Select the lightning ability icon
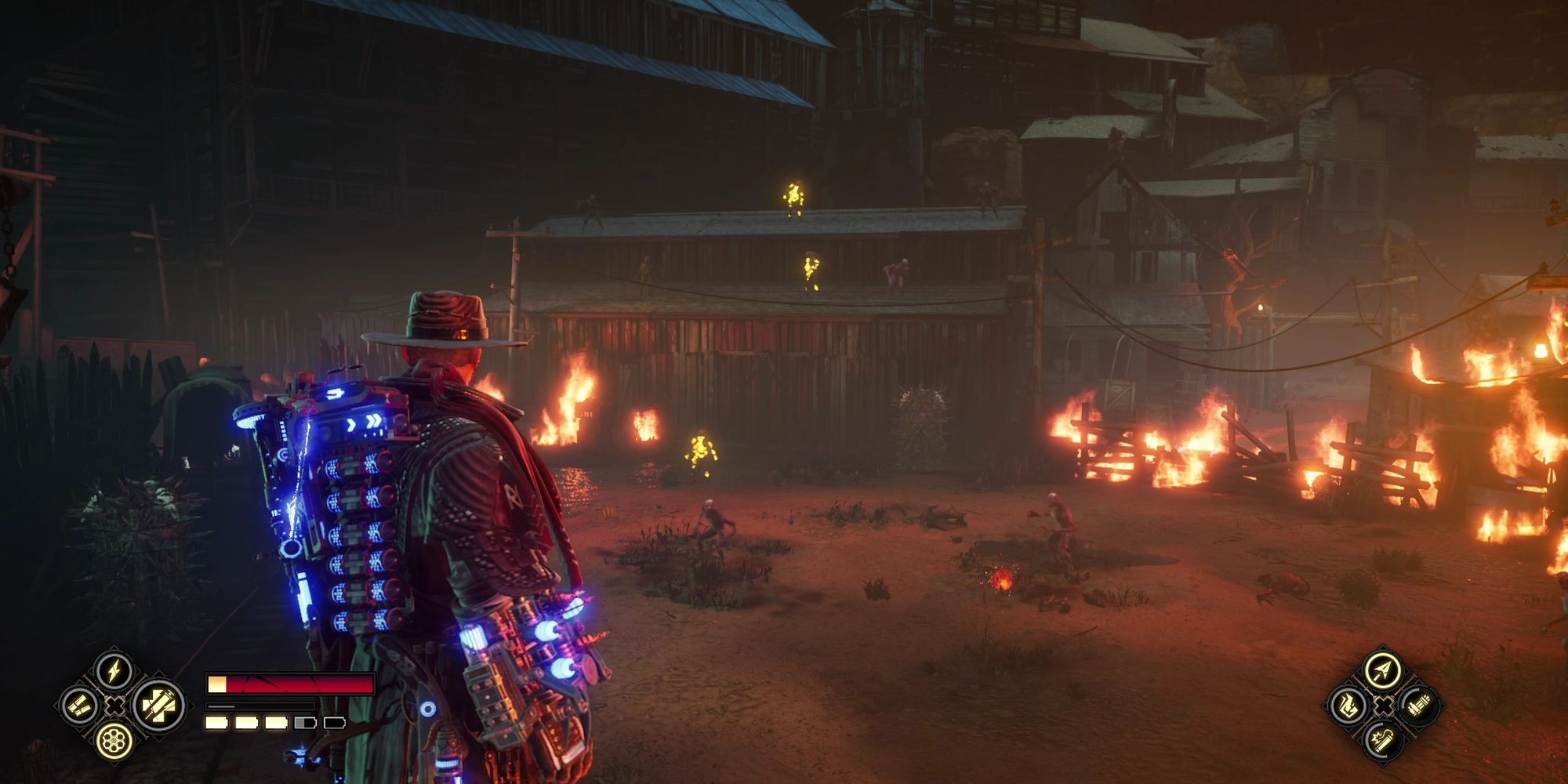The image size is (1568, 784). [x=114, y=673]
